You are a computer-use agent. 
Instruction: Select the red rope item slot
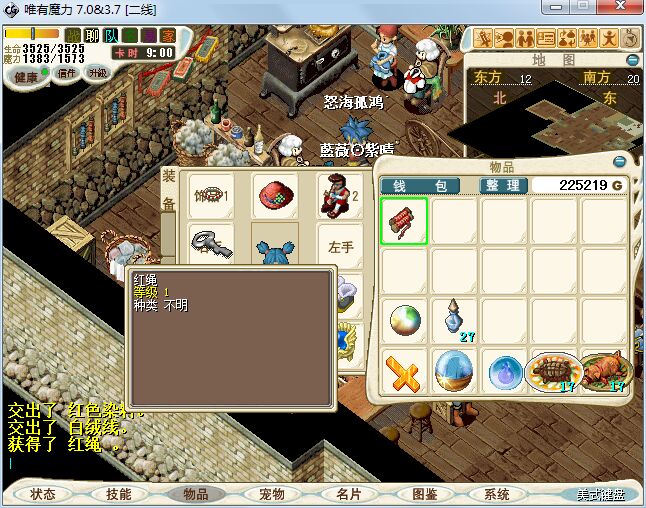click(404, 221)
